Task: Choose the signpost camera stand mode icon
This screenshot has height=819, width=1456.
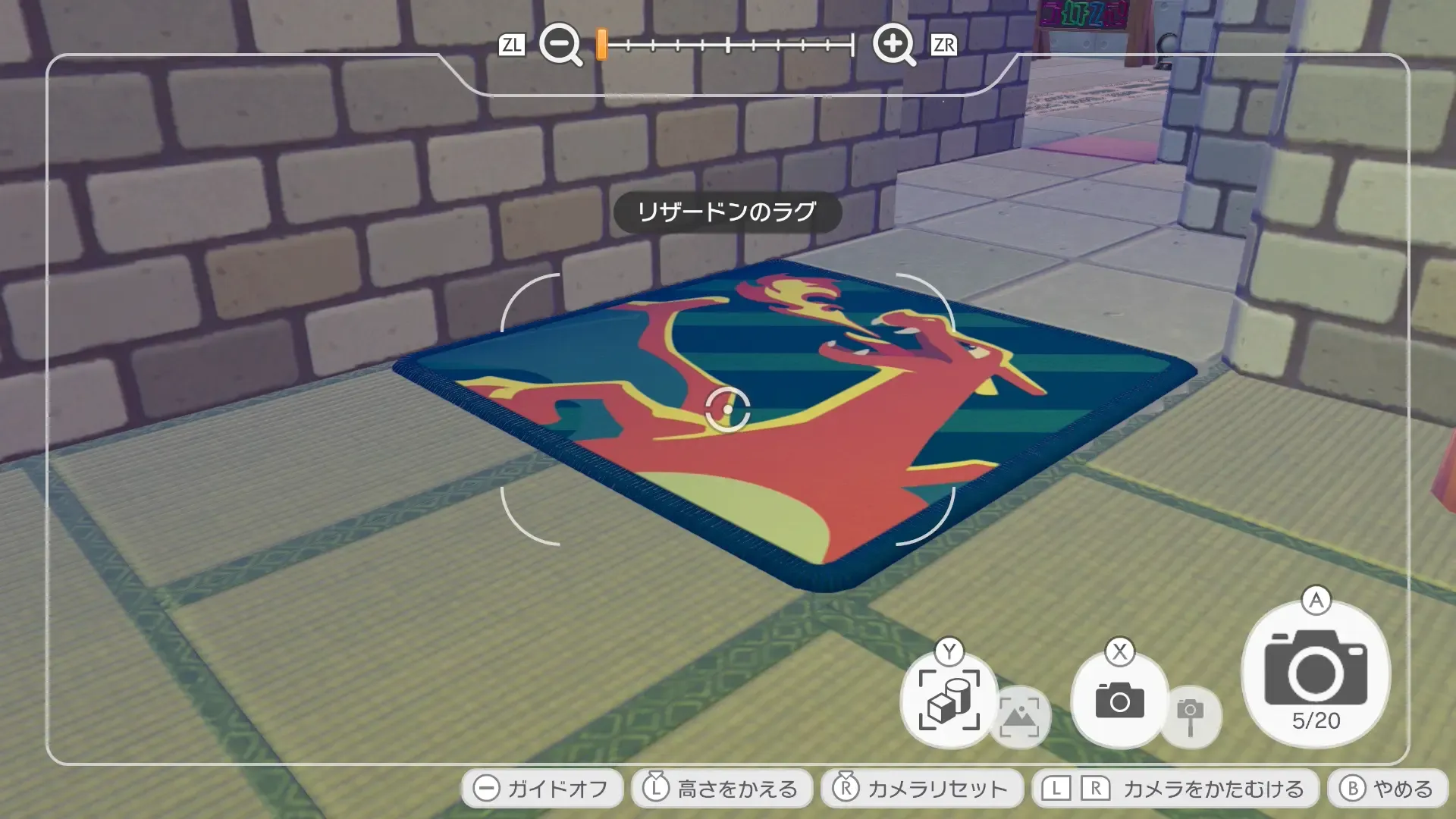Action: click(1191, 716)
